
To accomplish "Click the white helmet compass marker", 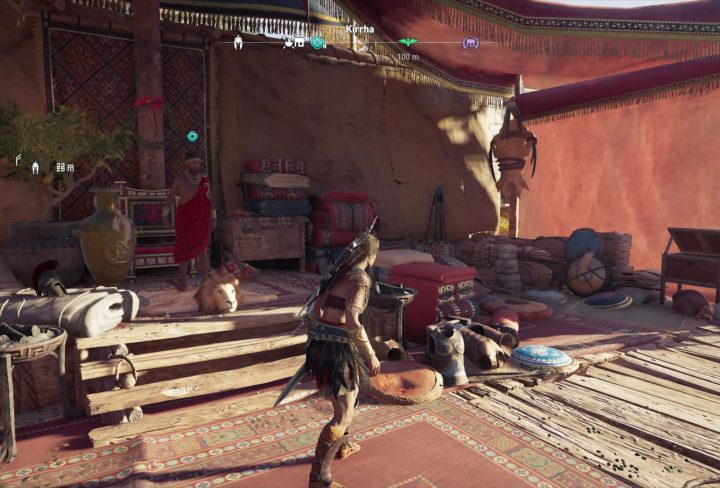I will tap(238, 43).
